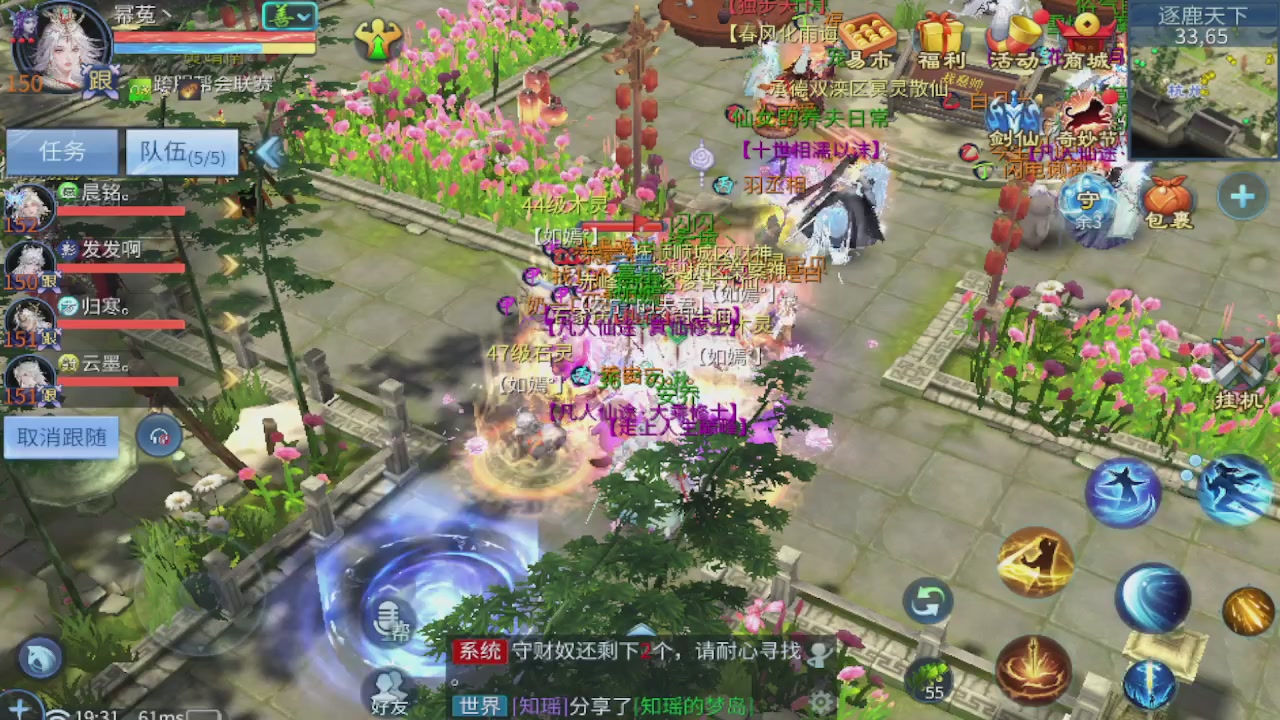This screenshot has width=1280, height=720.
Task: Toggle the headphone voice icon near team panel
Action: (x=160, y=437)
